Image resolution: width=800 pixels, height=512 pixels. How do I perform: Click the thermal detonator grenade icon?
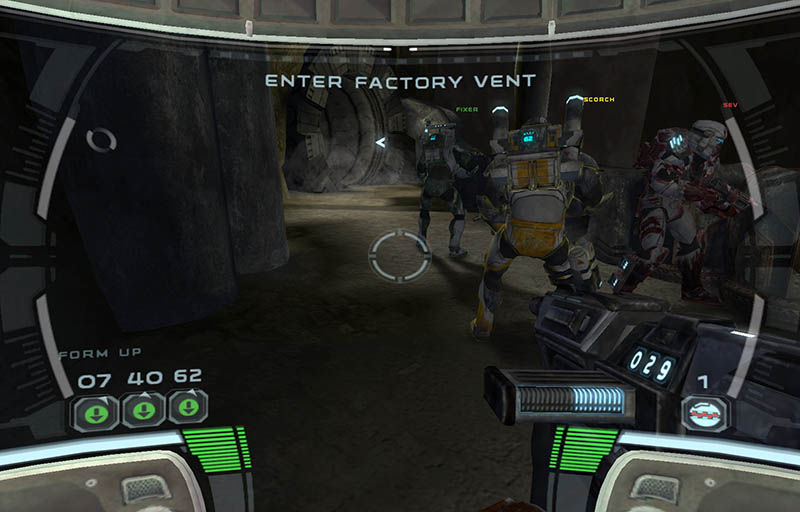[x=706, y=412]
